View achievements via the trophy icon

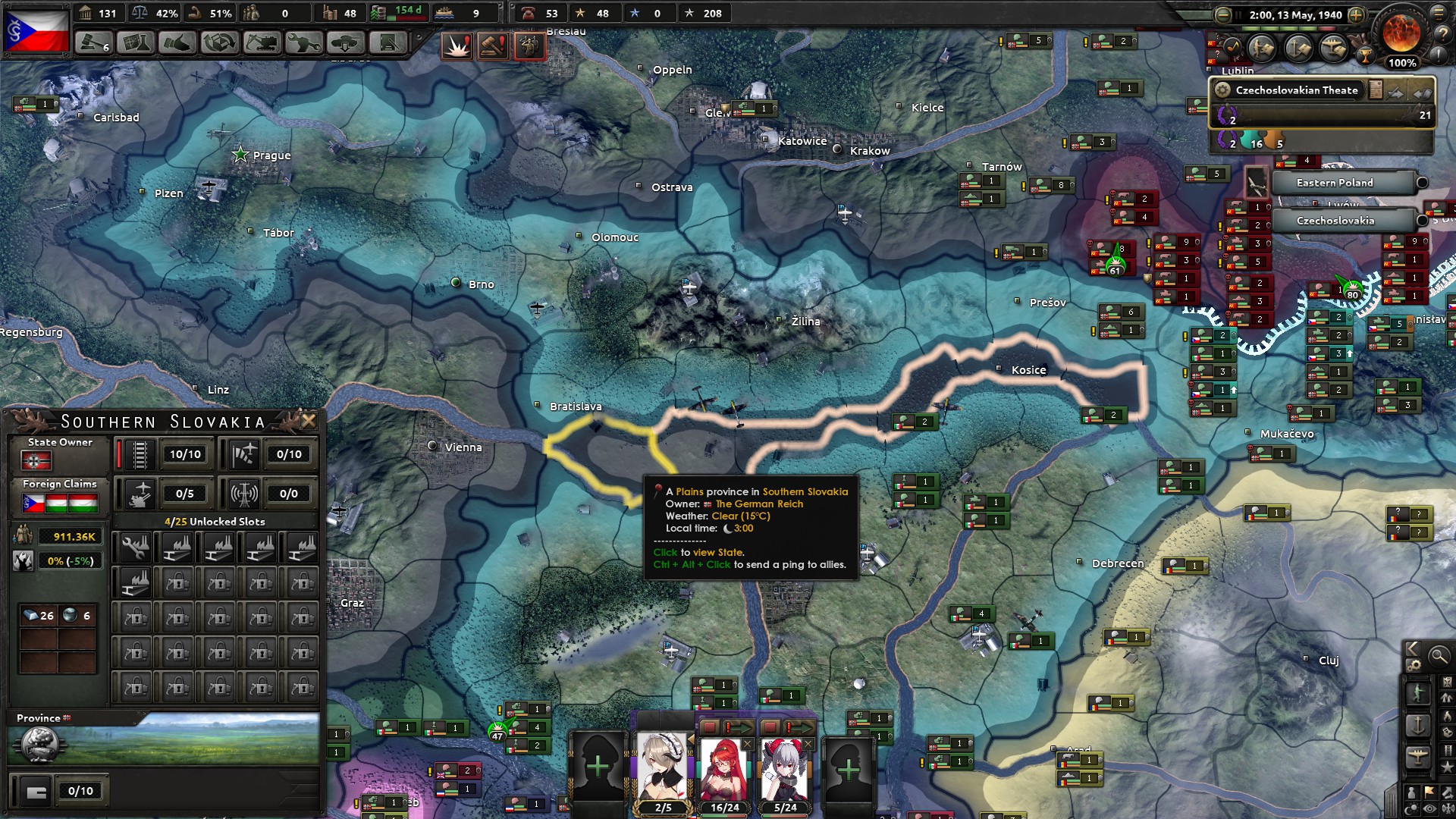coord(1365,56)
